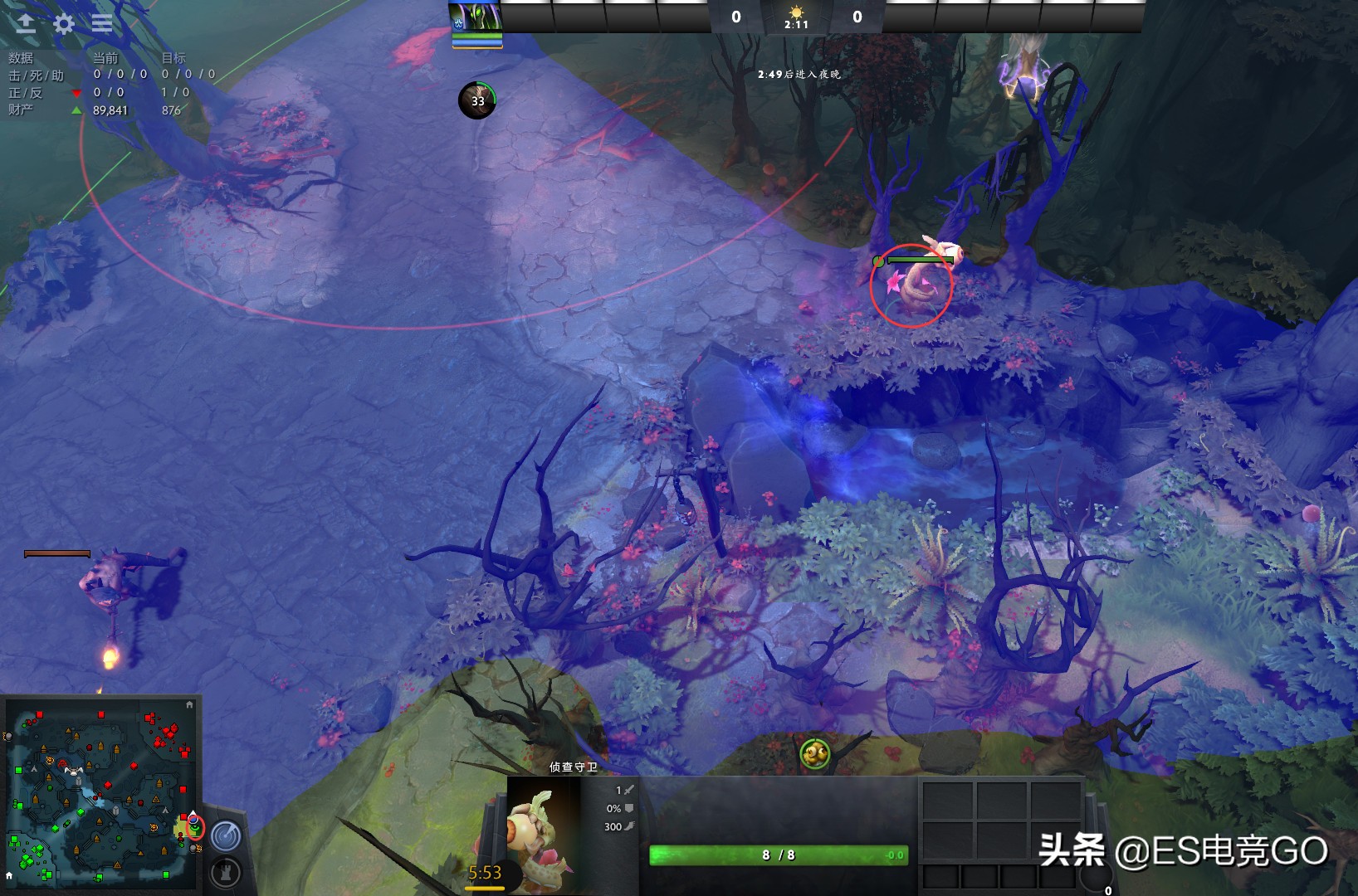The width and height of the screenshot is (1358, 896).
Task: Expand the 数据 statistics panel header
Action: point(21,57)
